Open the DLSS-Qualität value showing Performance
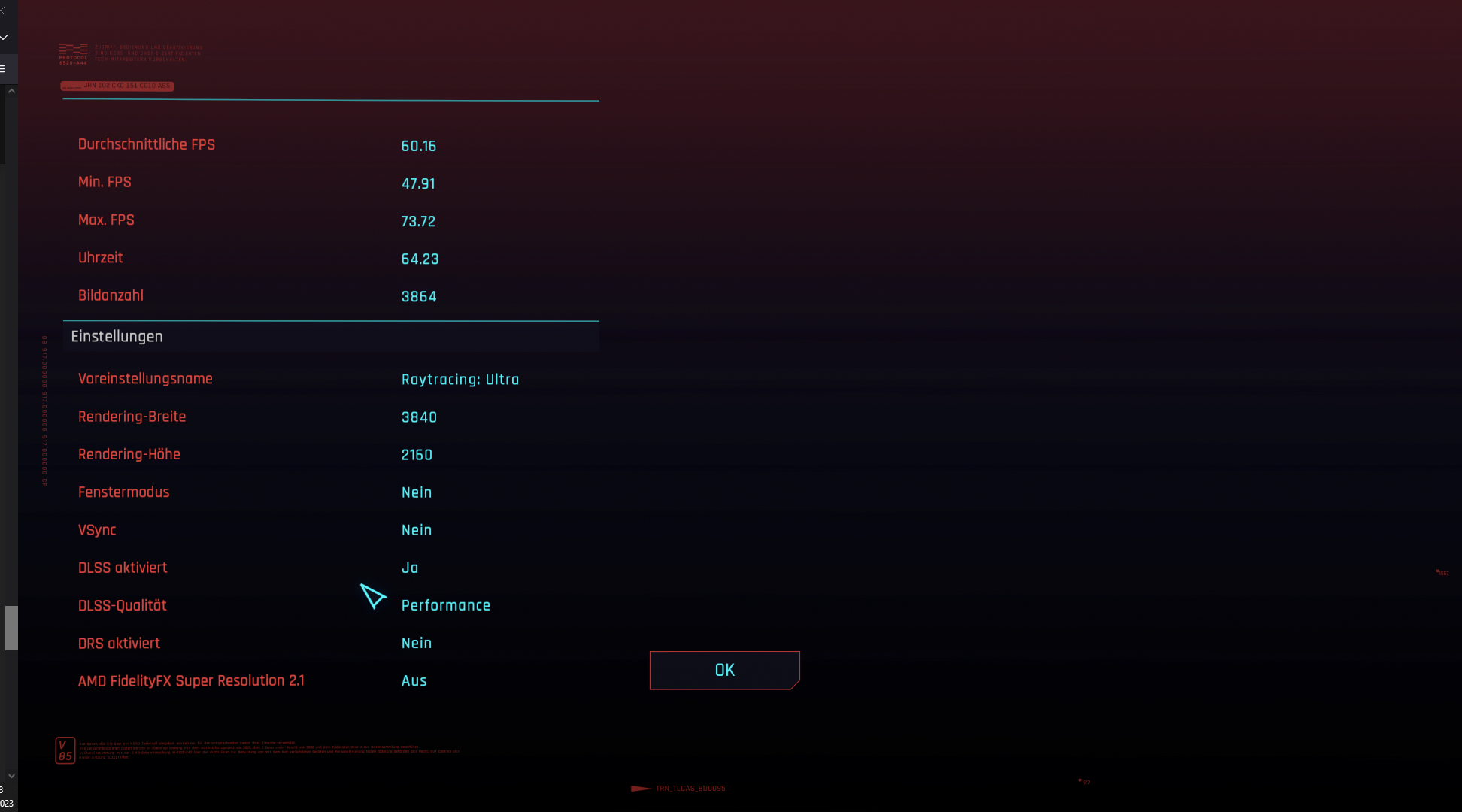Image resolution: width=1462 pixels, height=812 pixels. coord(446,605)
